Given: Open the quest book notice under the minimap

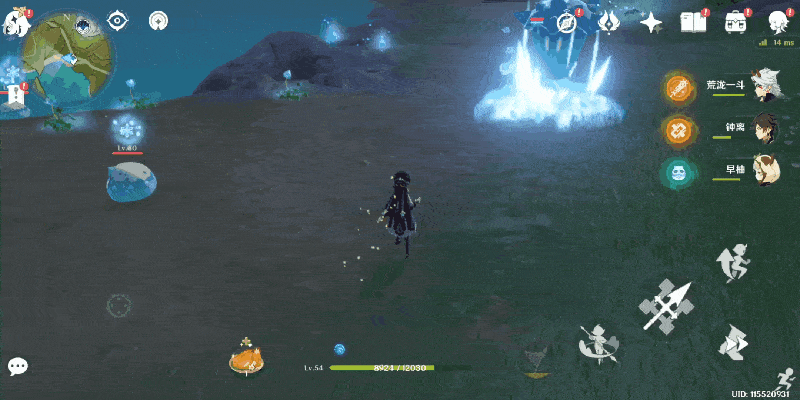Looking at the screenshot, I should click(15, 96).
